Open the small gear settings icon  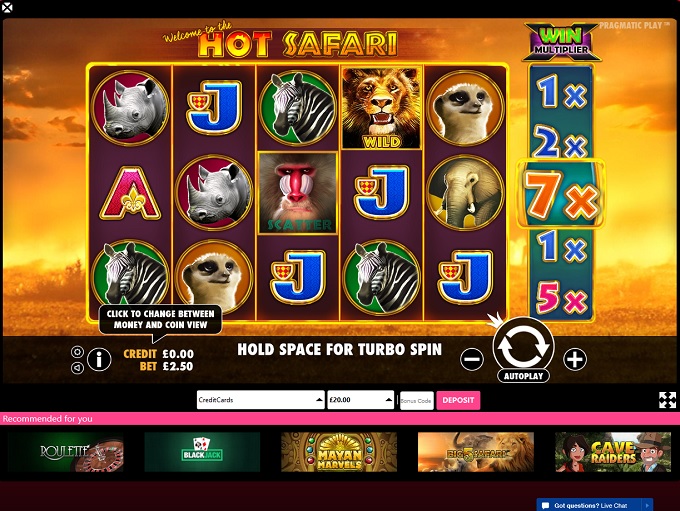[x=77, y=352]
